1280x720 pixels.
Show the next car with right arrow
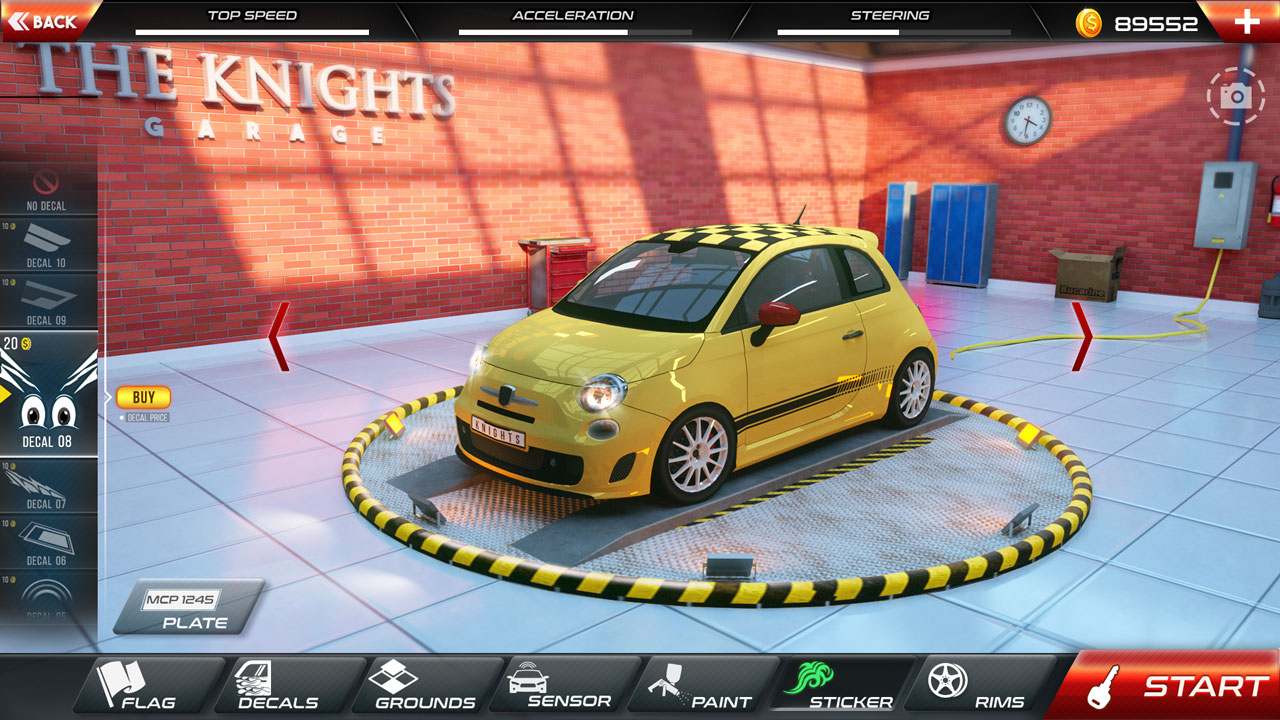click(x=1081, y=336)
